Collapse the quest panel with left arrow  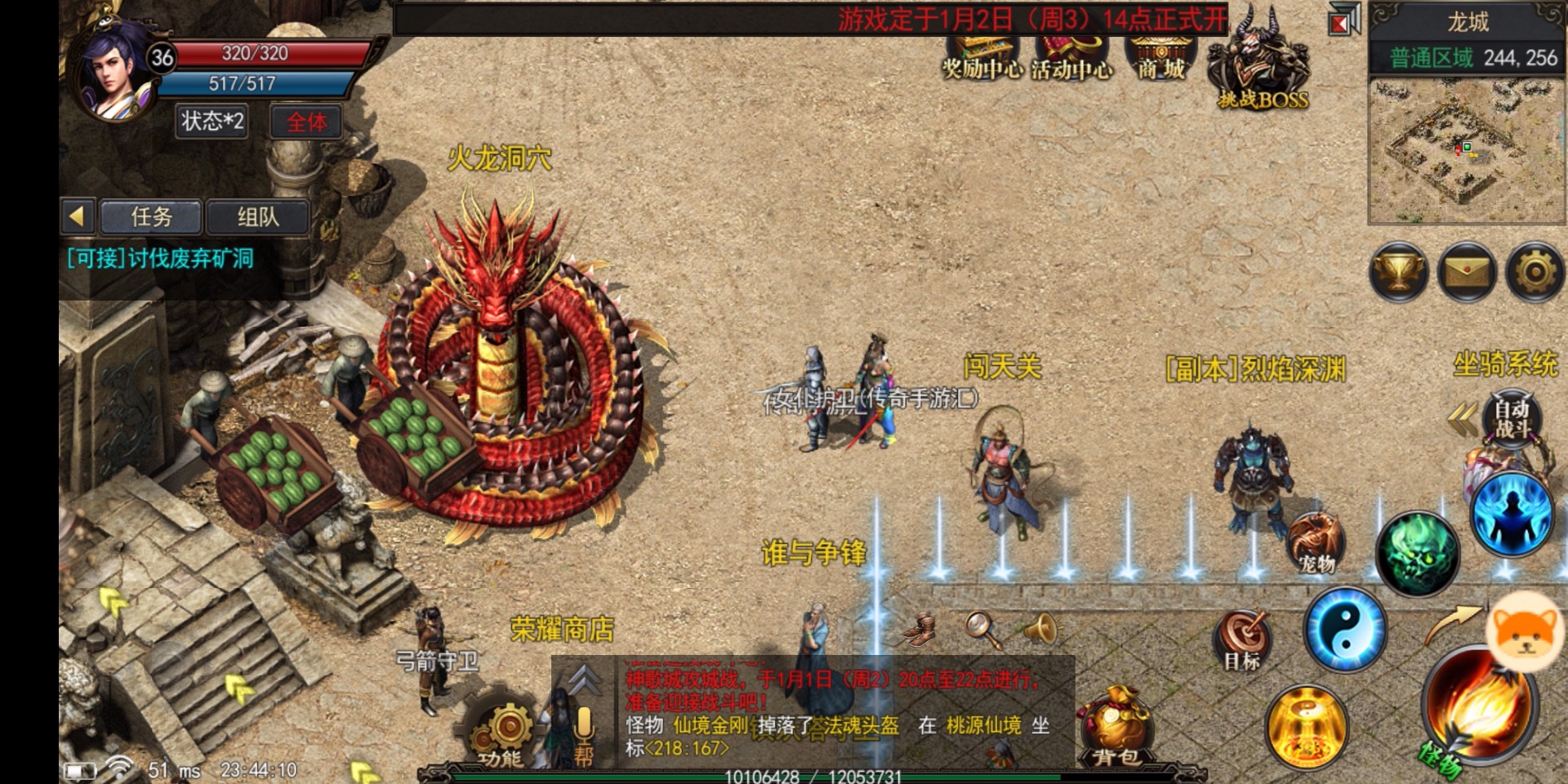click(78, 217)
